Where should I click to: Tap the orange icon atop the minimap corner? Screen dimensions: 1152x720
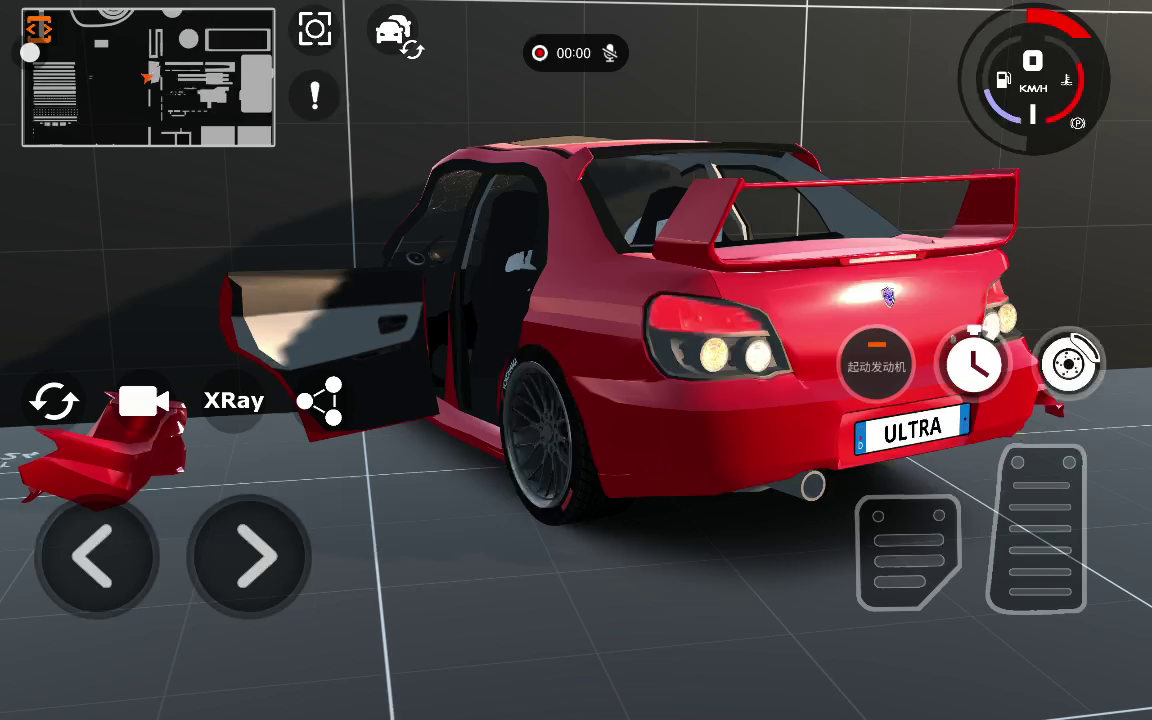(39, 28)
